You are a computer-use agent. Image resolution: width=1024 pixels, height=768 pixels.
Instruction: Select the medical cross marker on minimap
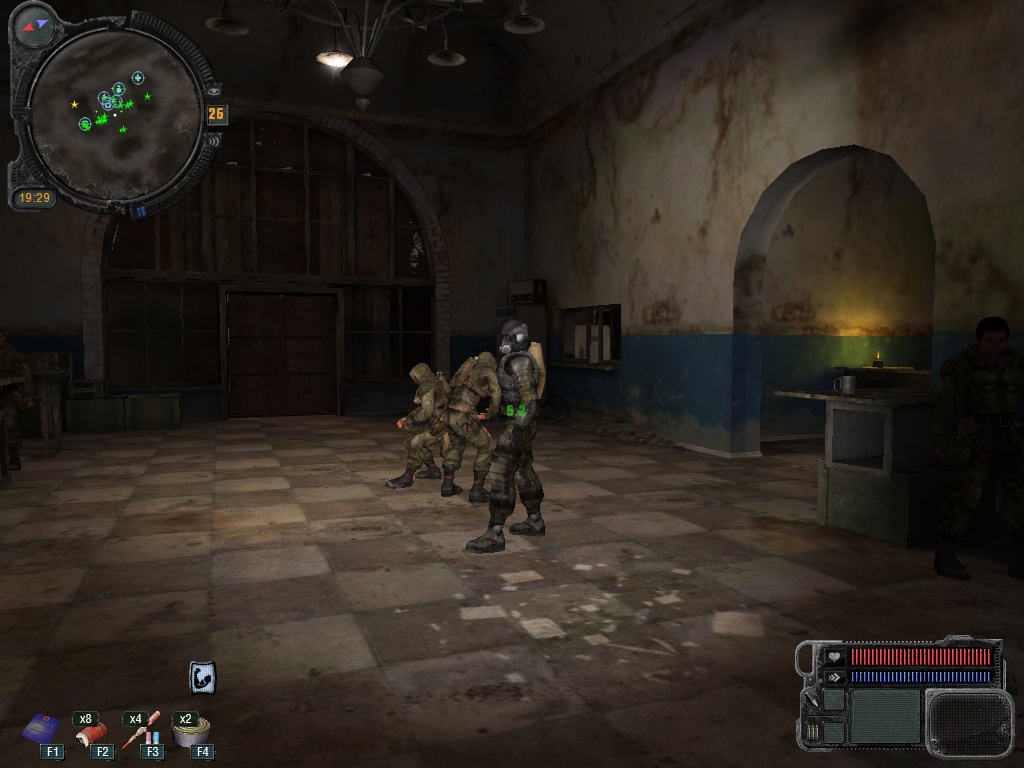pyautogui.click(x=138, y=77)
